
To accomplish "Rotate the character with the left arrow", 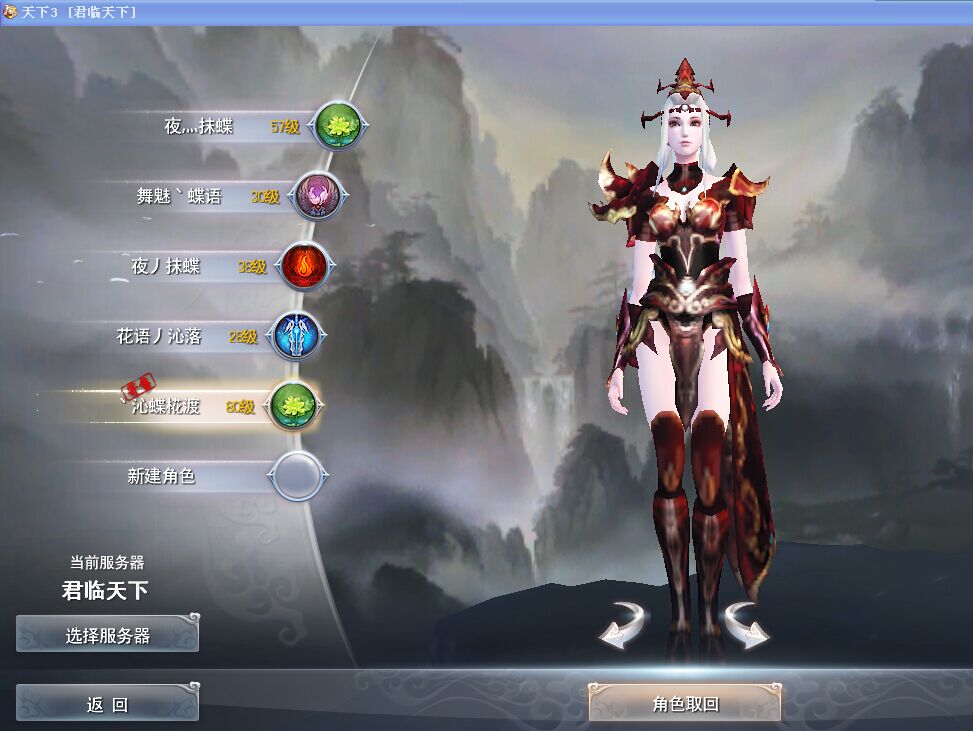I will (623, 624).
